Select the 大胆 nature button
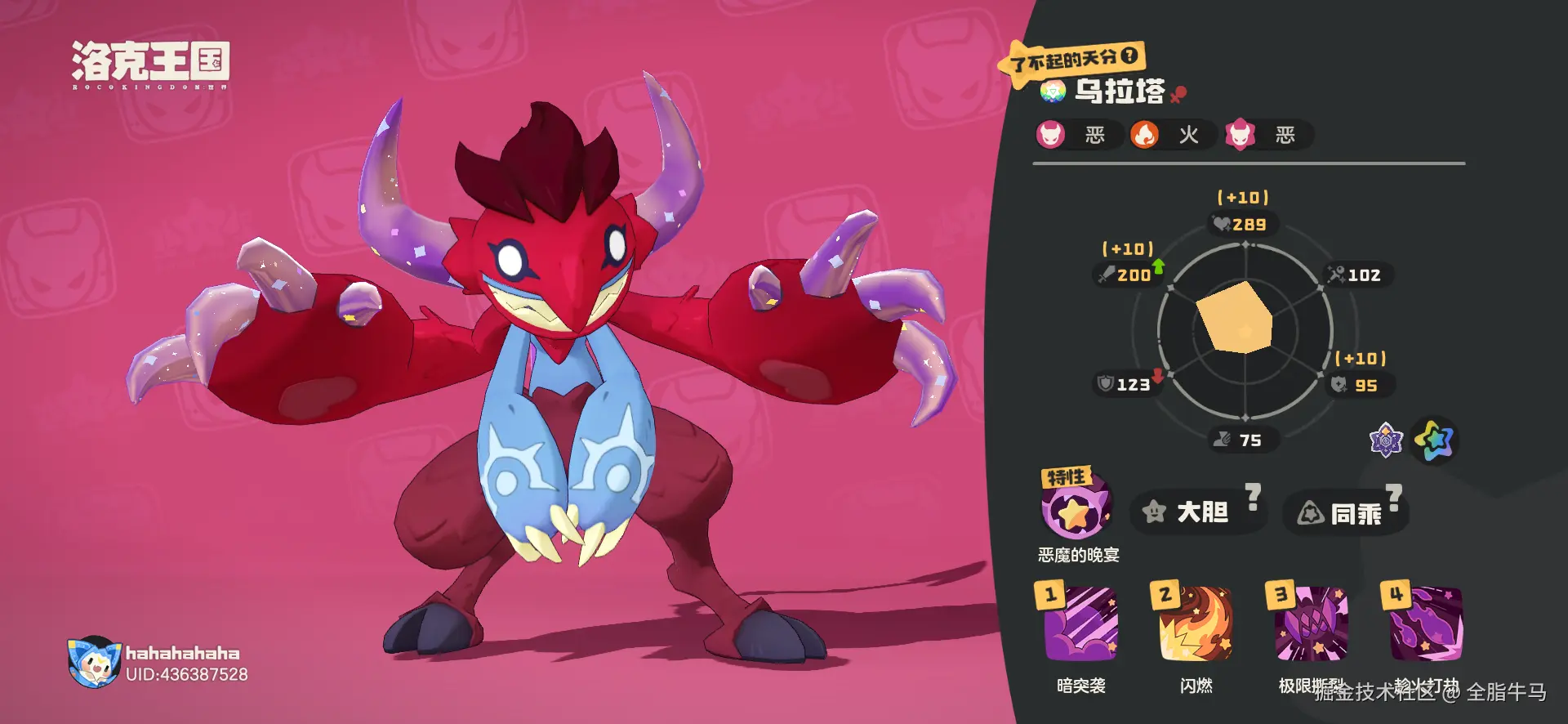This screenshot has height=724, width=1568. (x=1191, y=512)
